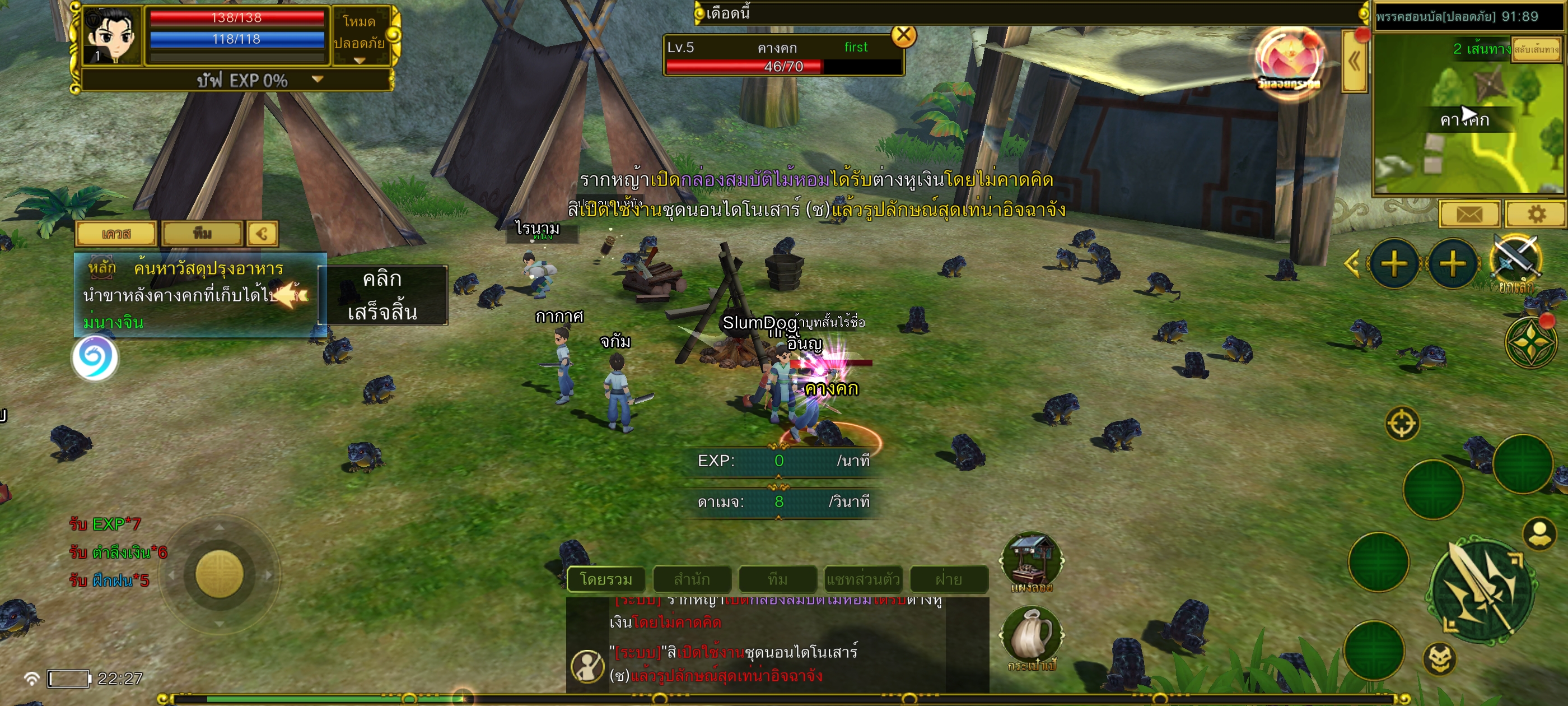Close the toad target info panel

(903, 36)
